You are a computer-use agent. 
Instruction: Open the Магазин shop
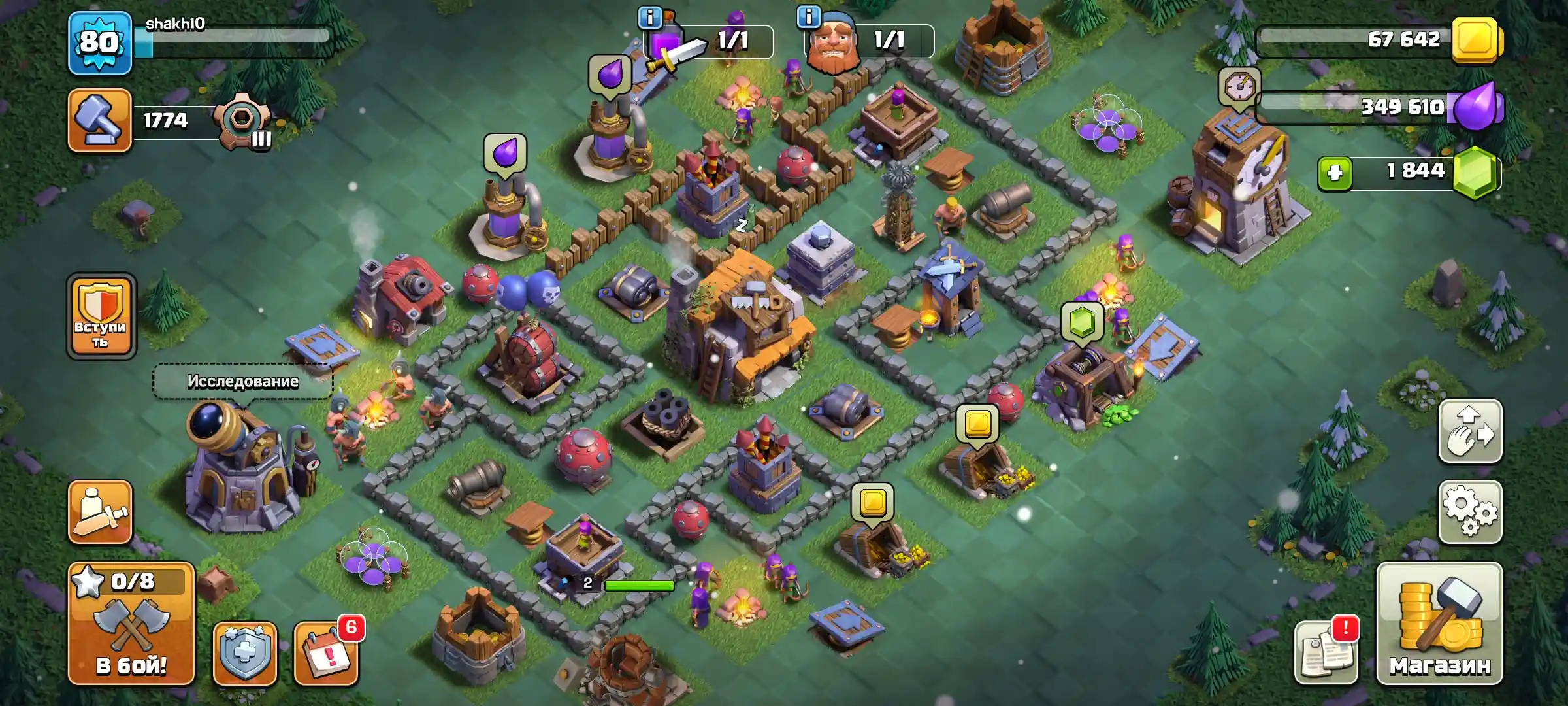pyautogui.click(x=1439, y=624)
